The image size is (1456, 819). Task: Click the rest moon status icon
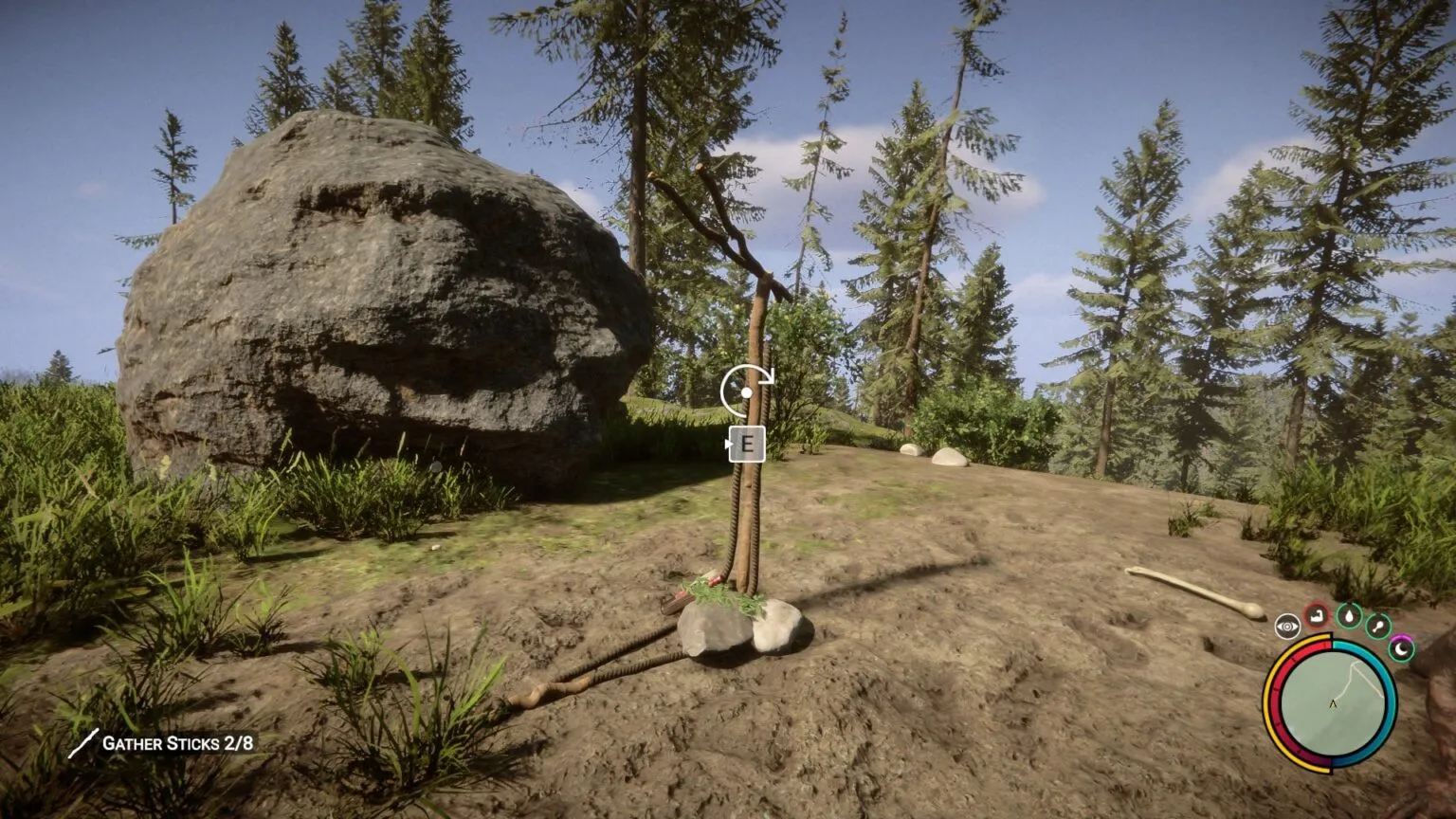click(x=1401, y=650)
